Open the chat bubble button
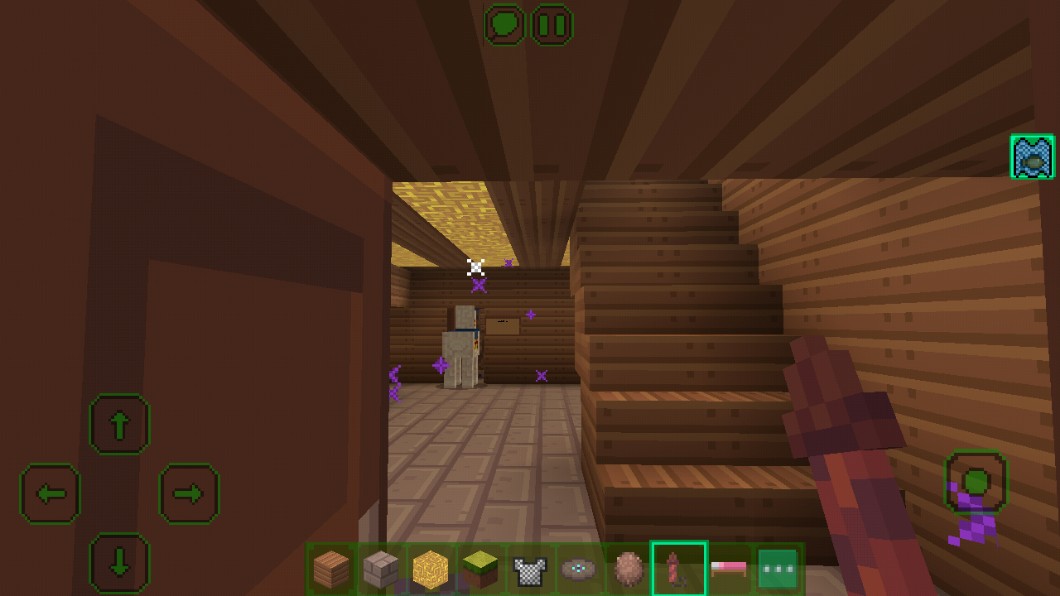Viewport: 1060px width, 596px height. tap(505, 25)
